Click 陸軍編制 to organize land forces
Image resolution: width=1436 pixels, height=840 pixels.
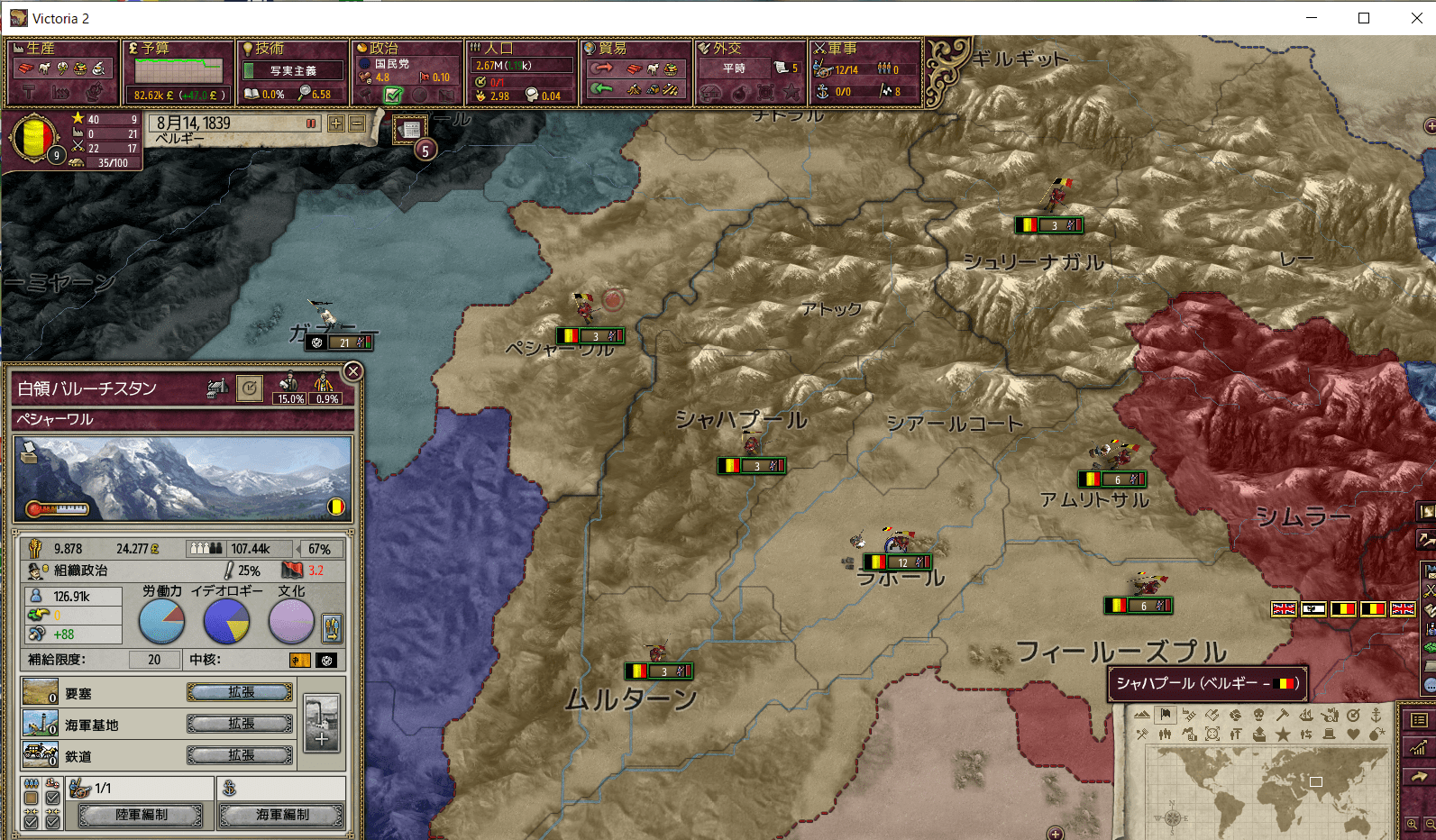pyautogui.click(x=142, y=814)
